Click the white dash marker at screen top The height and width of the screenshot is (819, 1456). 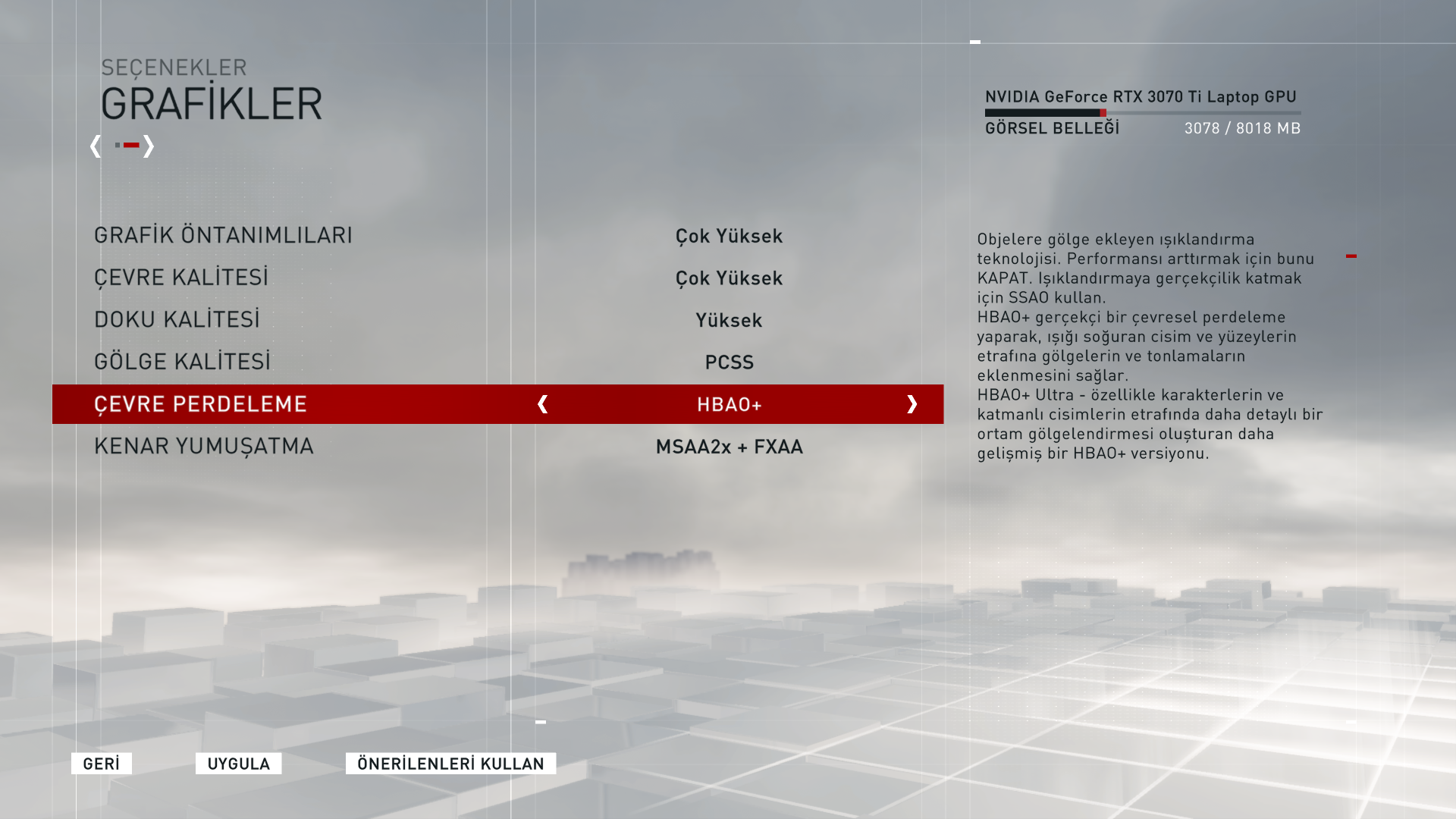(975, 40)
